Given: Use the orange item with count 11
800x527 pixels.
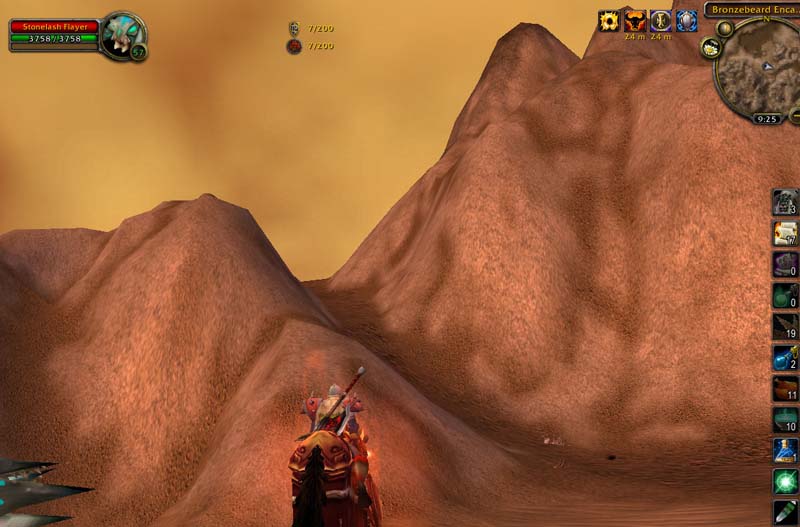Looking at the screenshot, I should click(x=785, y=388).
